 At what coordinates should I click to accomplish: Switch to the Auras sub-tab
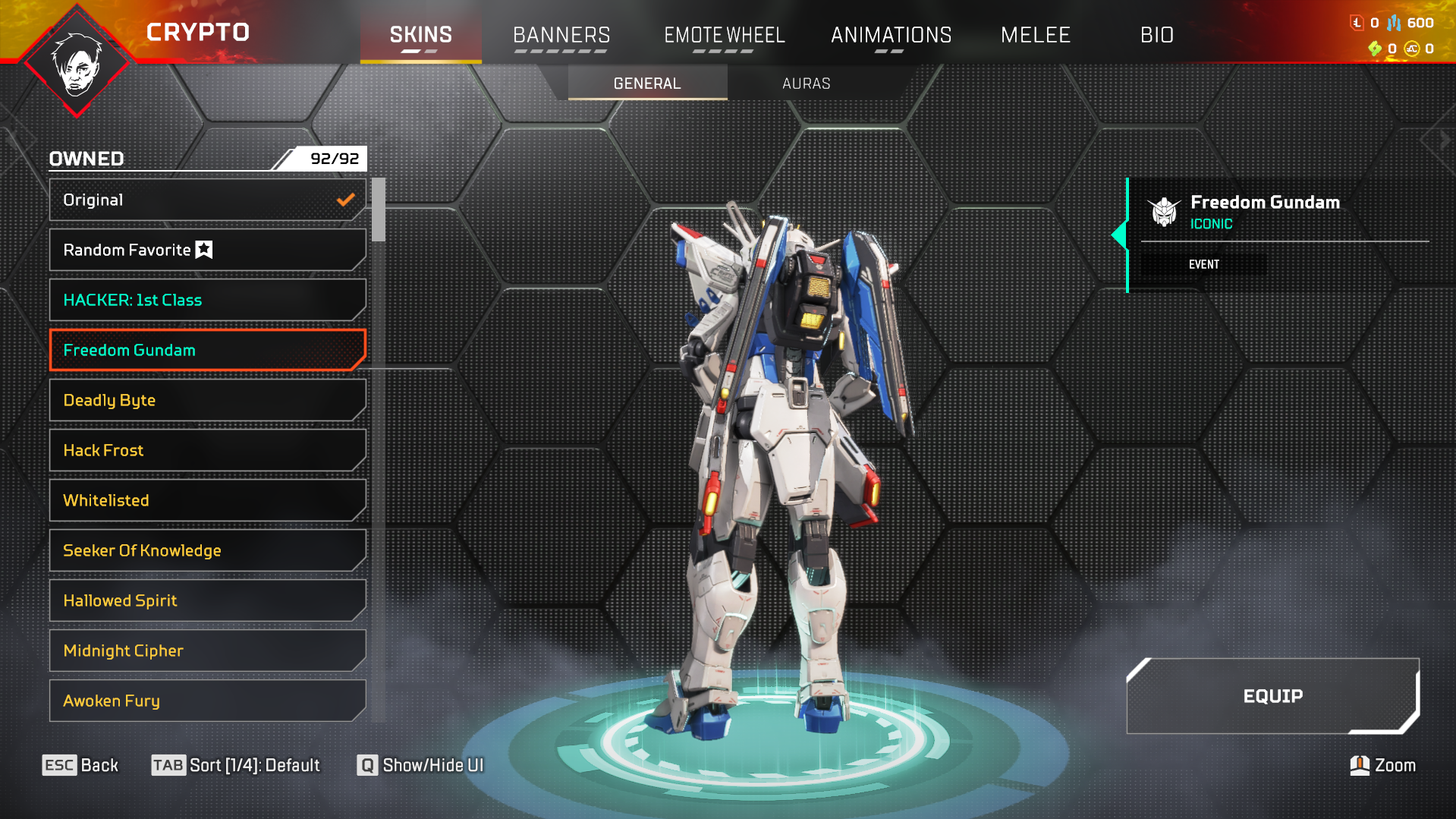(x=806, y=83)
